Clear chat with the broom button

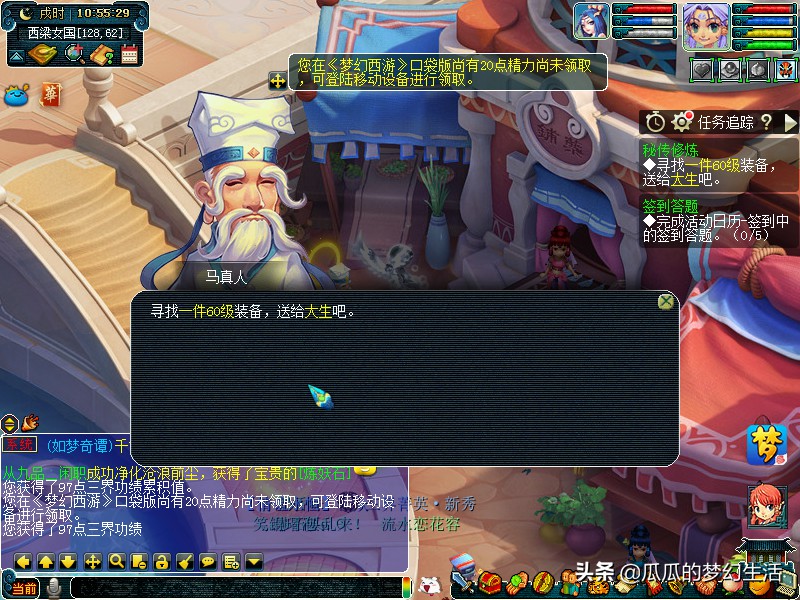click(184, 561)
